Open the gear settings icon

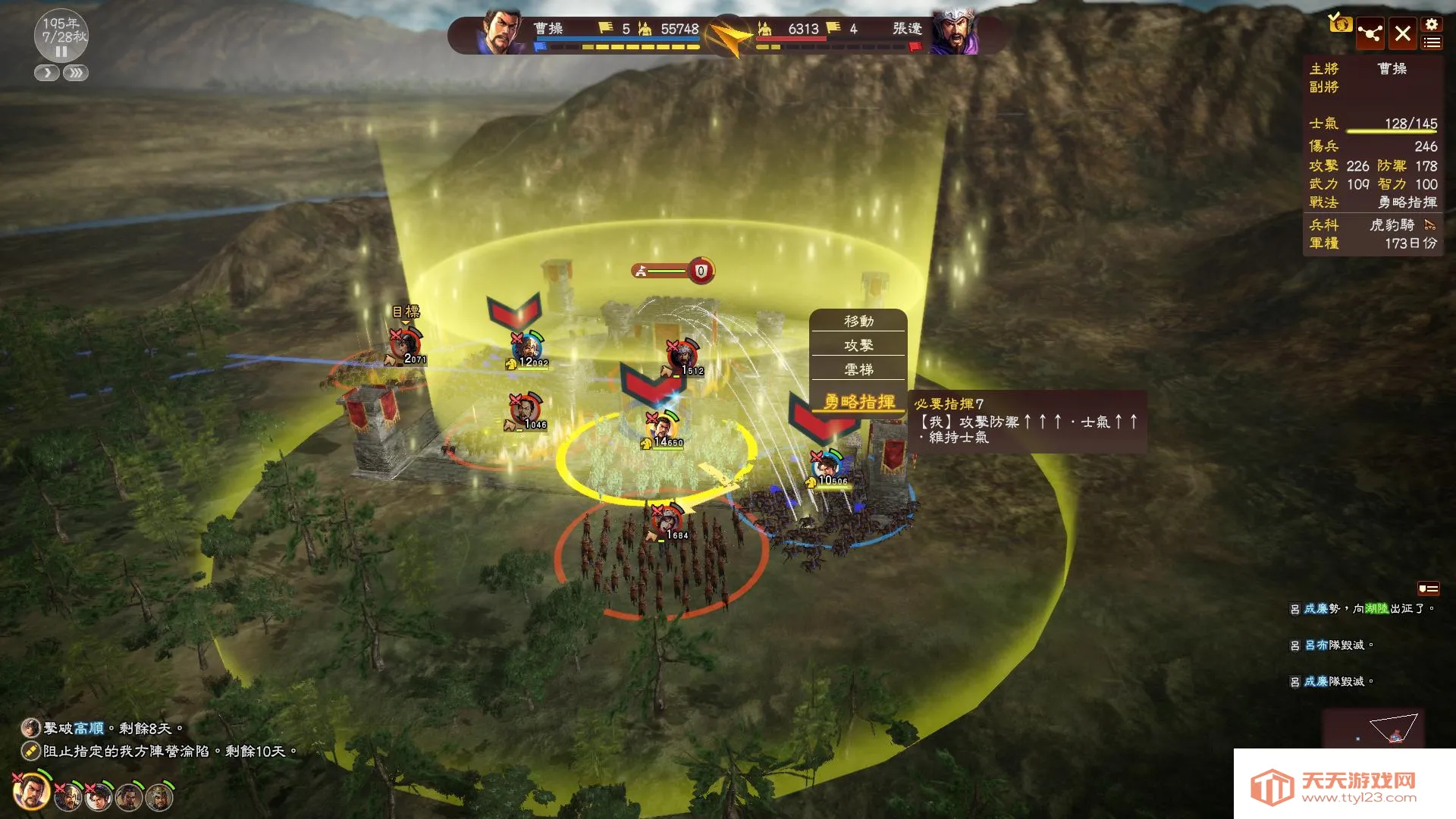click(1431, 24)
